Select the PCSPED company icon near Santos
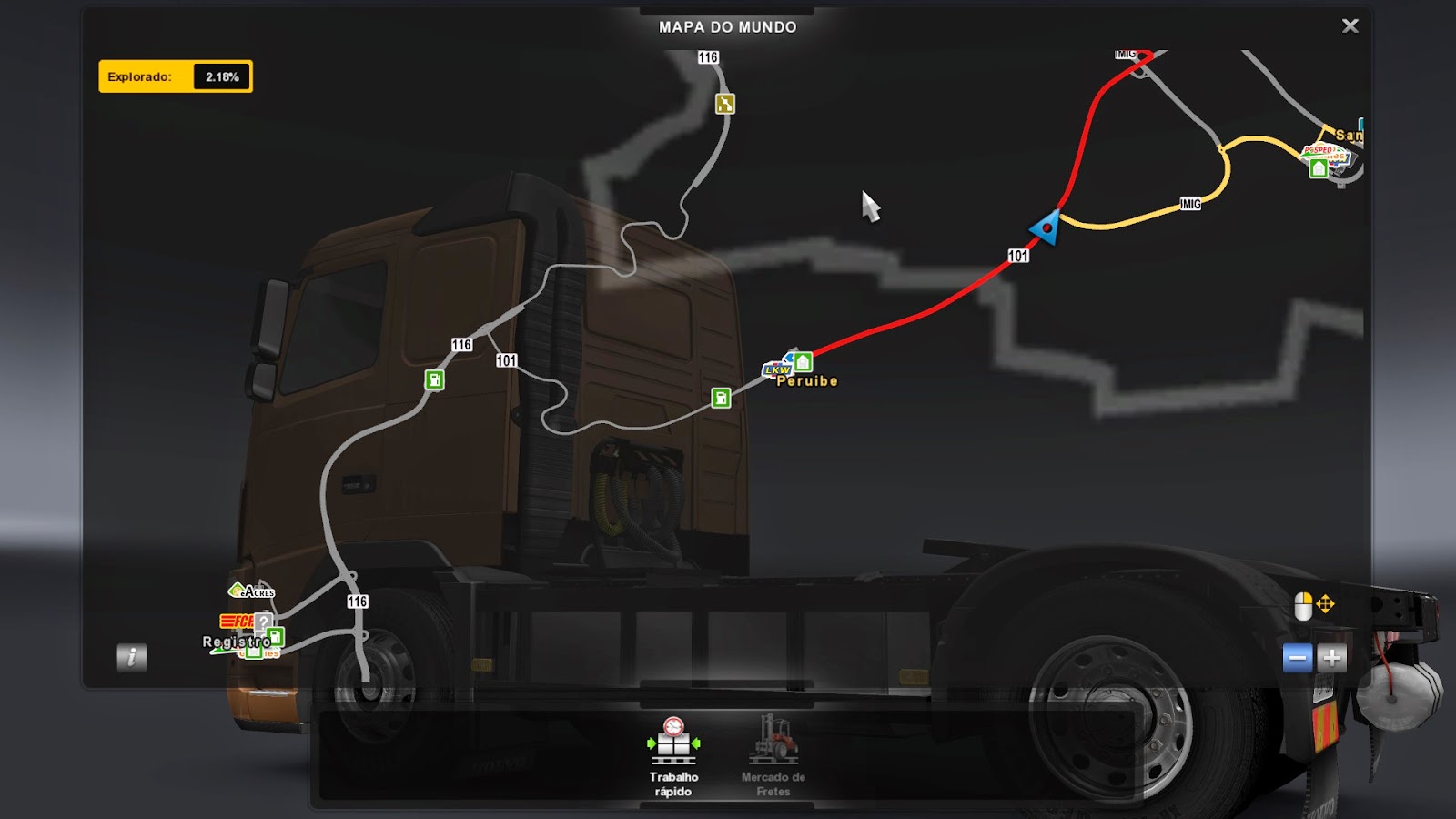Image resolution: width=1456 pixels, height=819 pixels. point(1318,148)
